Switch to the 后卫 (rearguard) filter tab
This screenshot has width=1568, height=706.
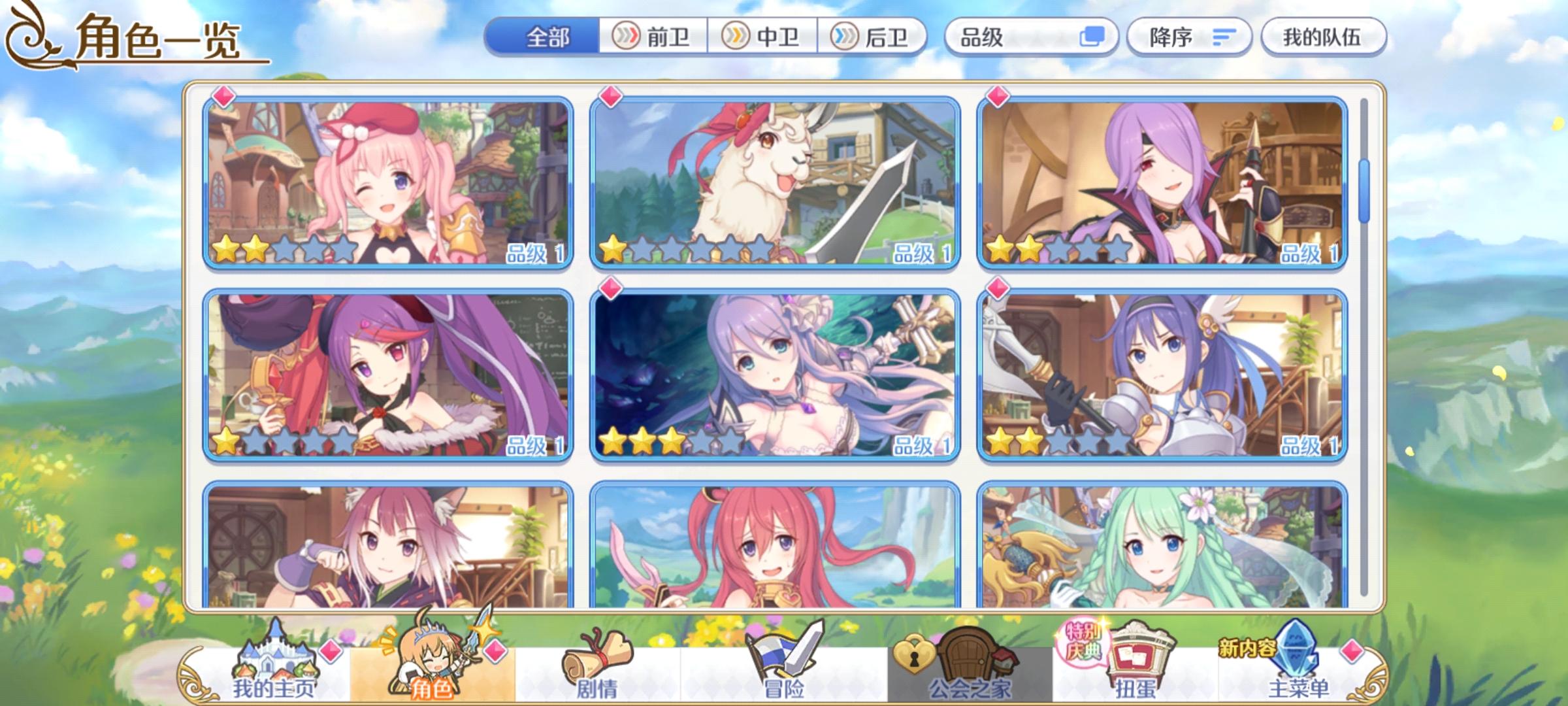(x=875, y=37)
